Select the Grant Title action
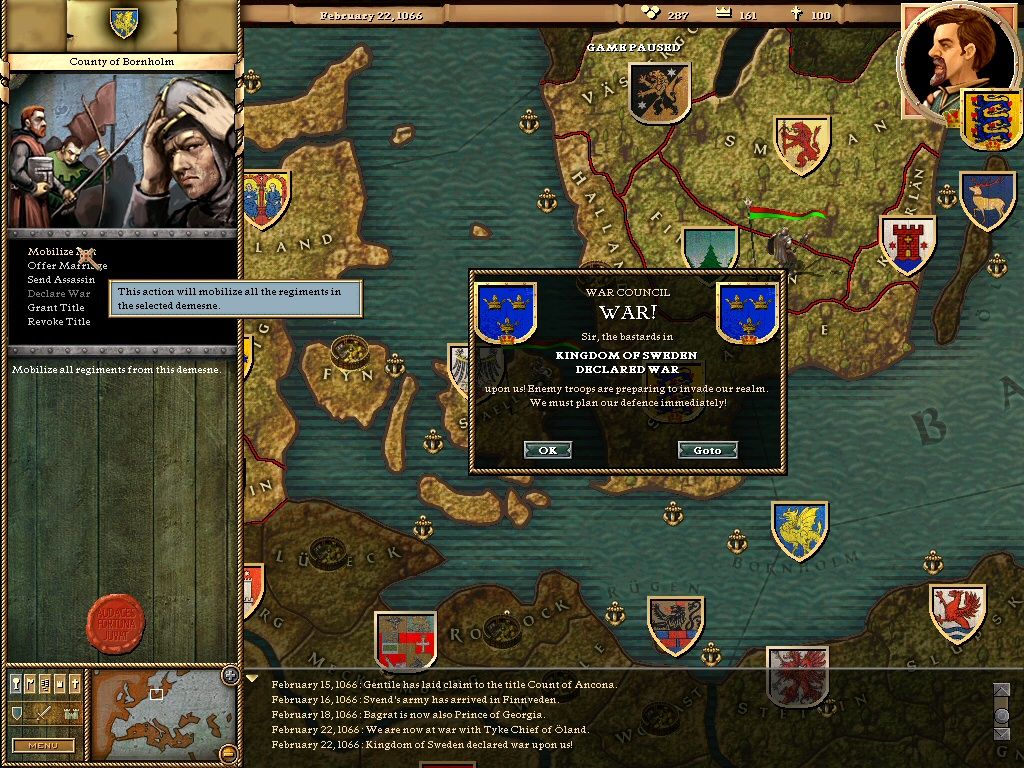The width and height of the screenshot is (1024, 768). (56, 308)
